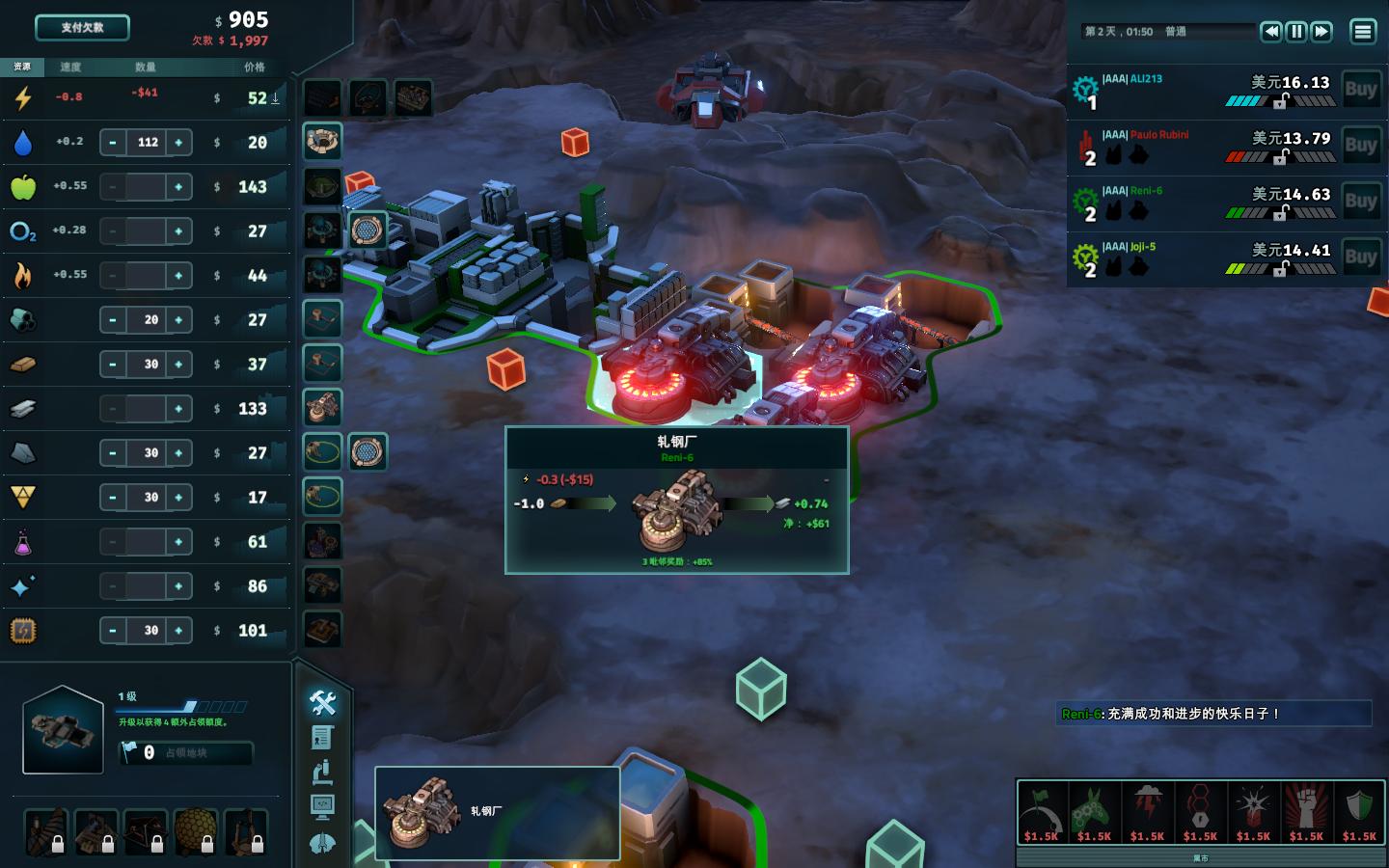Click the 占领地块 claim tile button
The image size is (1389, 868).
(186, 754)
